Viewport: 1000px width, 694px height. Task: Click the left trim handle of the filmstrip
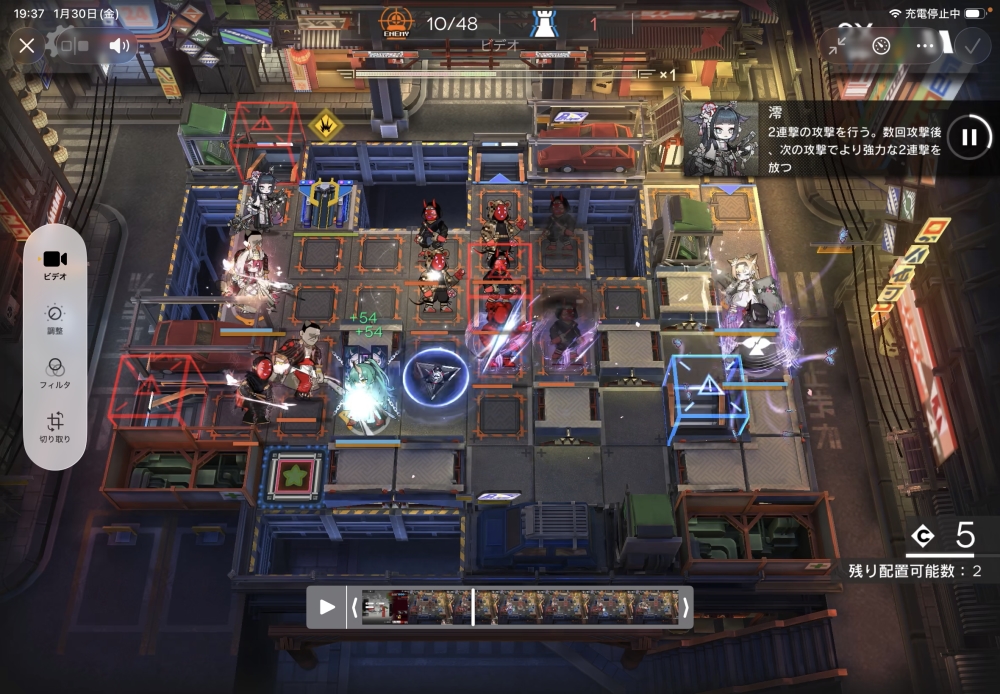coord(353,606)
